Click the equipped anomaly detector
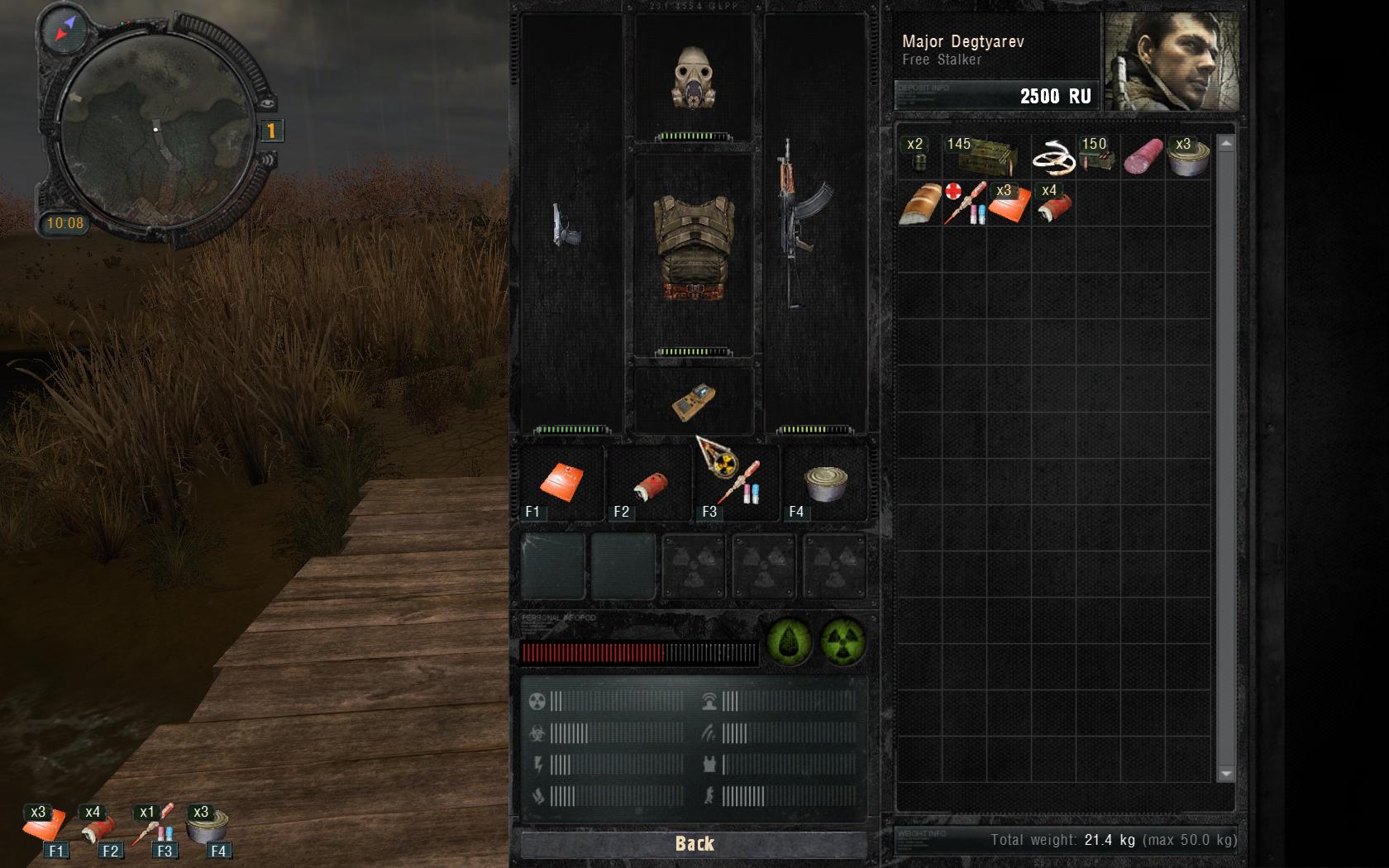Image resolution: width=1389 pixels, height=868 pixels. click(x=693, y=402)
